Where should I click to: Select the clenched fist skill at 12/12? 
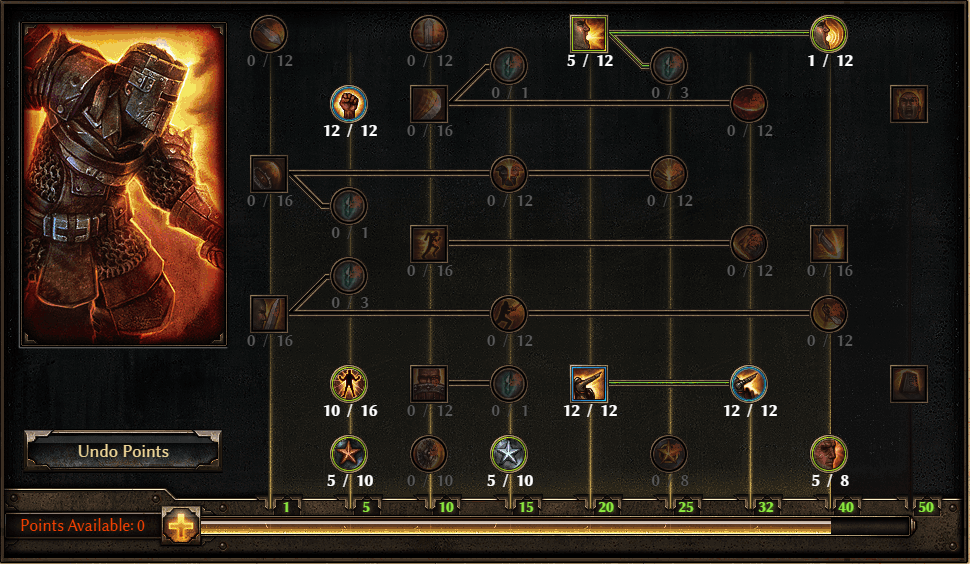[349, 103]
